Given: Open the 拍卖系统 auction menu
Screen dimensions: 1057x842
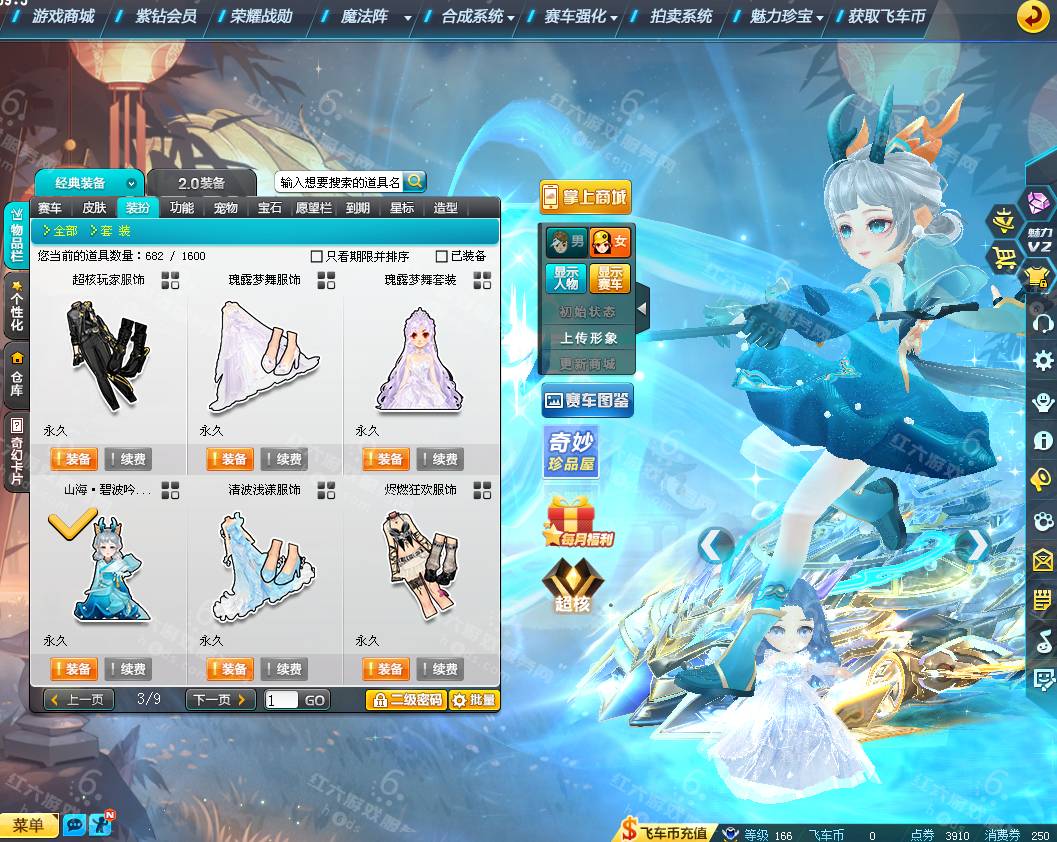Looking at the screenshot, I should (x=681, y=16).
